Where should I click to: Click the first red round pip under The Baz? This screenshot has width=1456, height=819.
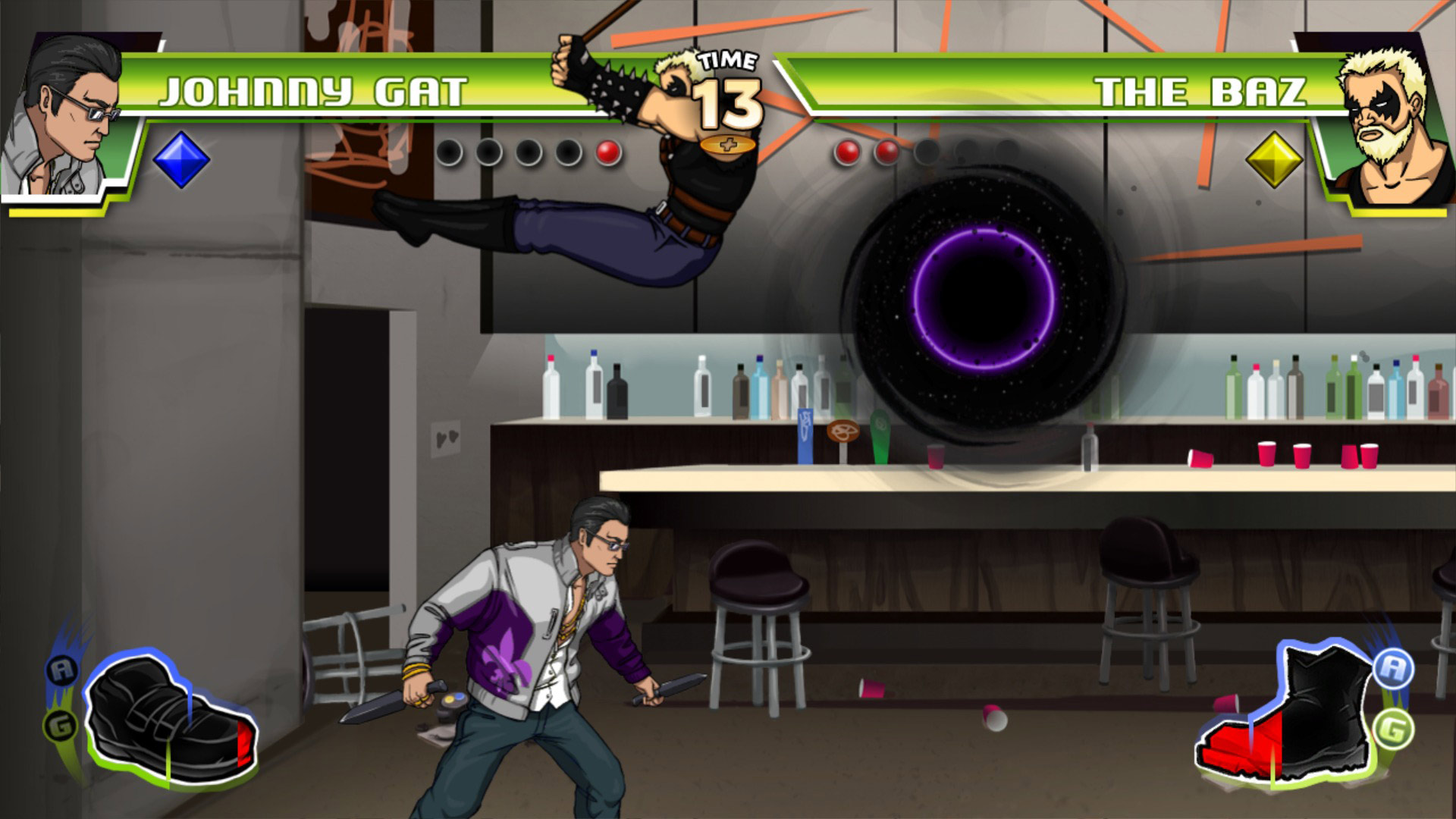pyautogui.click(x=847, y=152)
